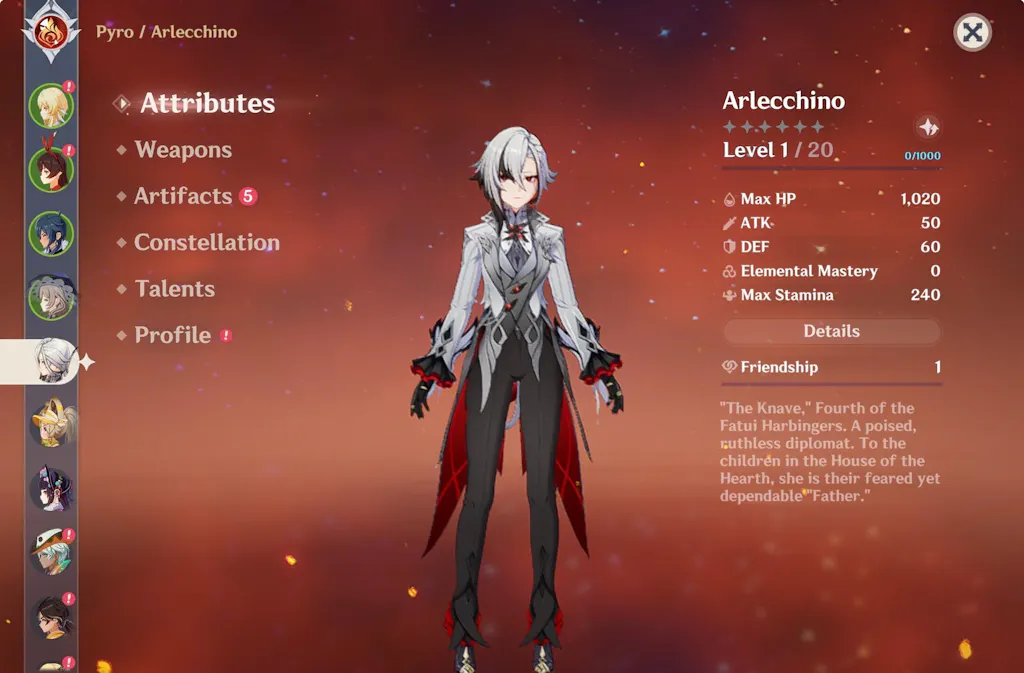The image size is (1024, 673).
Task: Switch to Amber with the red bow
Action: pyautogui.click(x=50, y=169)
